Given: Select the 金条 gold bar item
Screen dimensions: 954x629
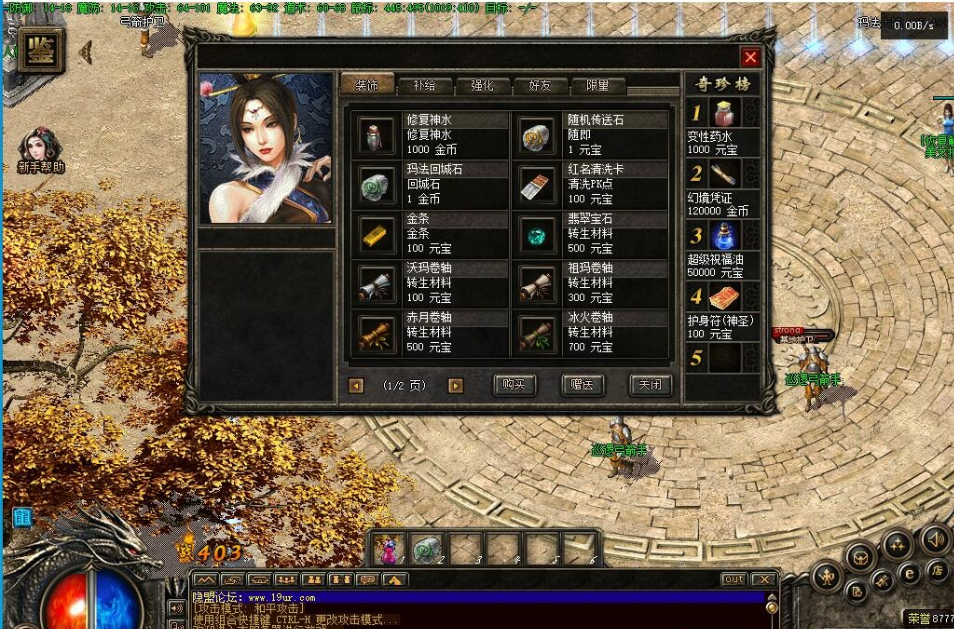Looking at the screenshot, I should 377,233.
